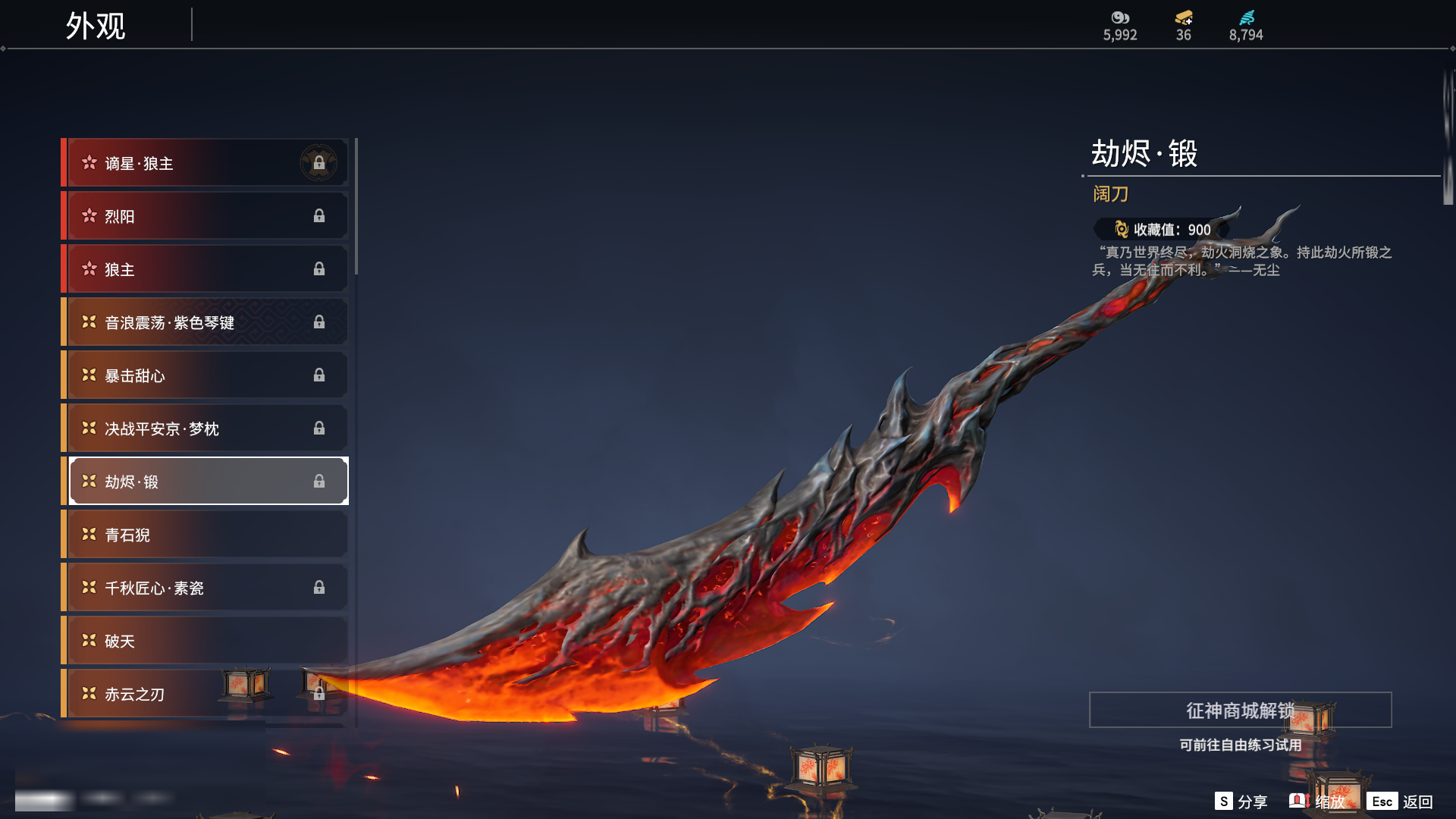1456x819 pixels.
Task: Choose the 青石猊 weapon skin
Action: coord(205,535)
